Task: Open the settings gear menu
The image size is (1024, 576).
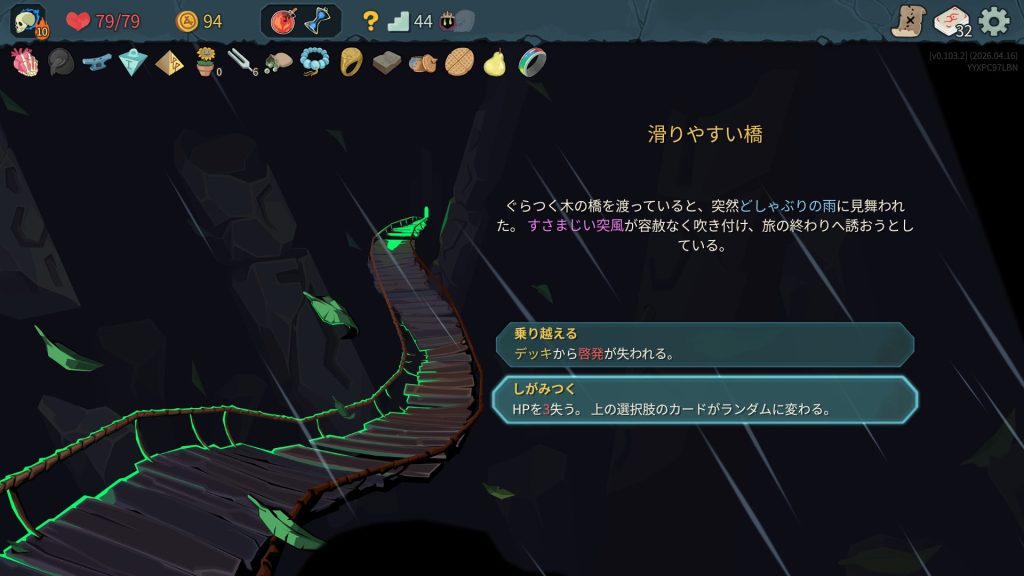Action: (993, 21)
